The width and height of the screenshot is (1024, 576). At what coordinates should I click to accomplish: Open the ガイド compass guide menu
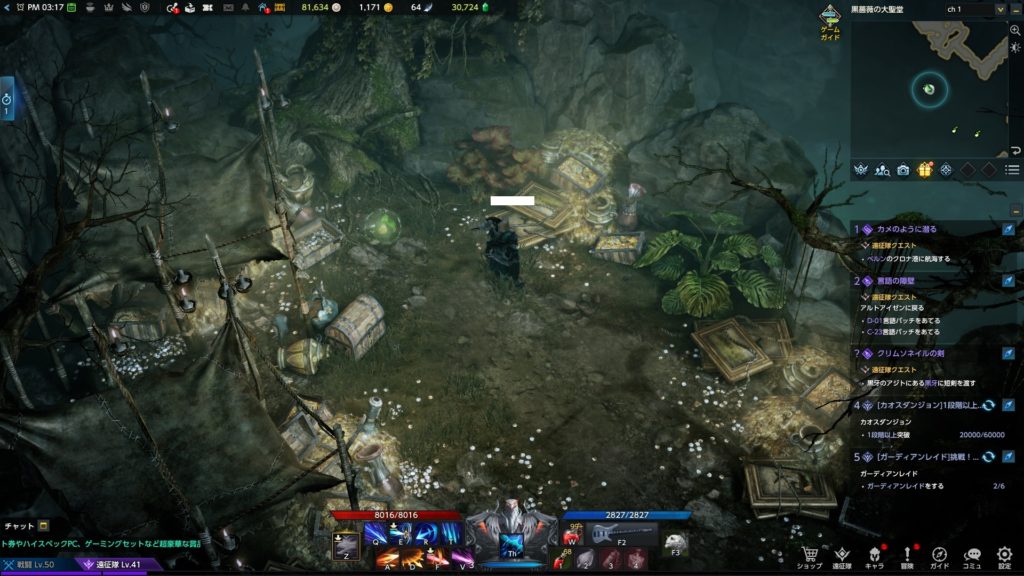[x=940, y=553]
